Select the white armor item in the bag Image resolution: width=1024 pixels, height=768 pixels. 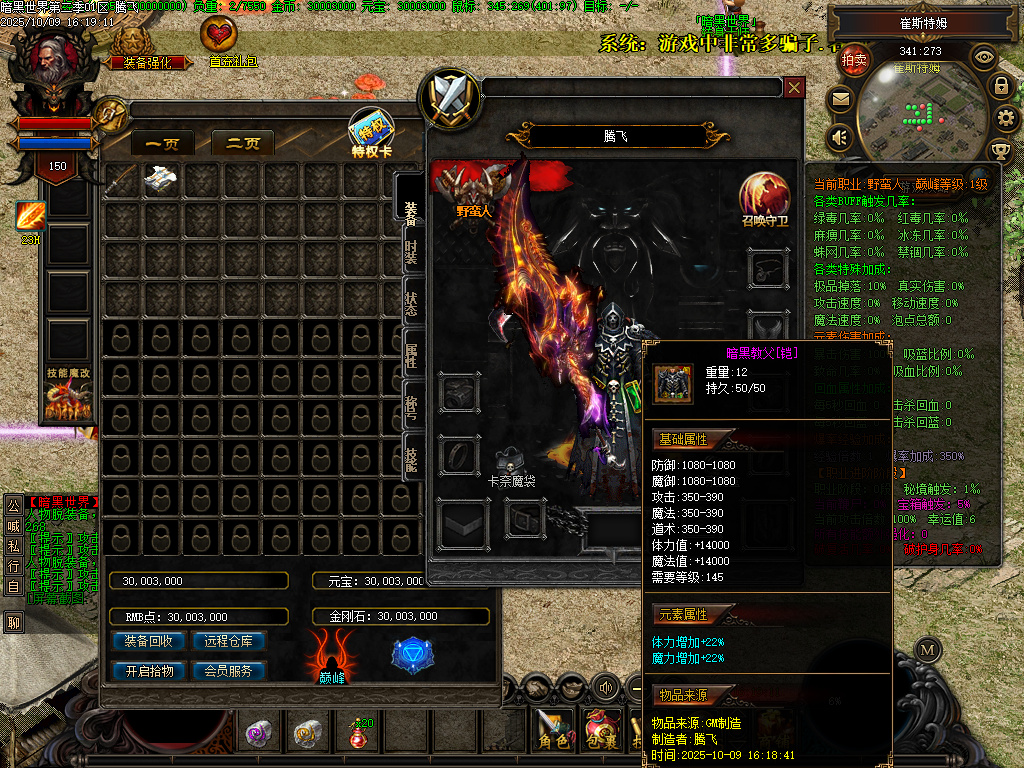pos(162,179)
